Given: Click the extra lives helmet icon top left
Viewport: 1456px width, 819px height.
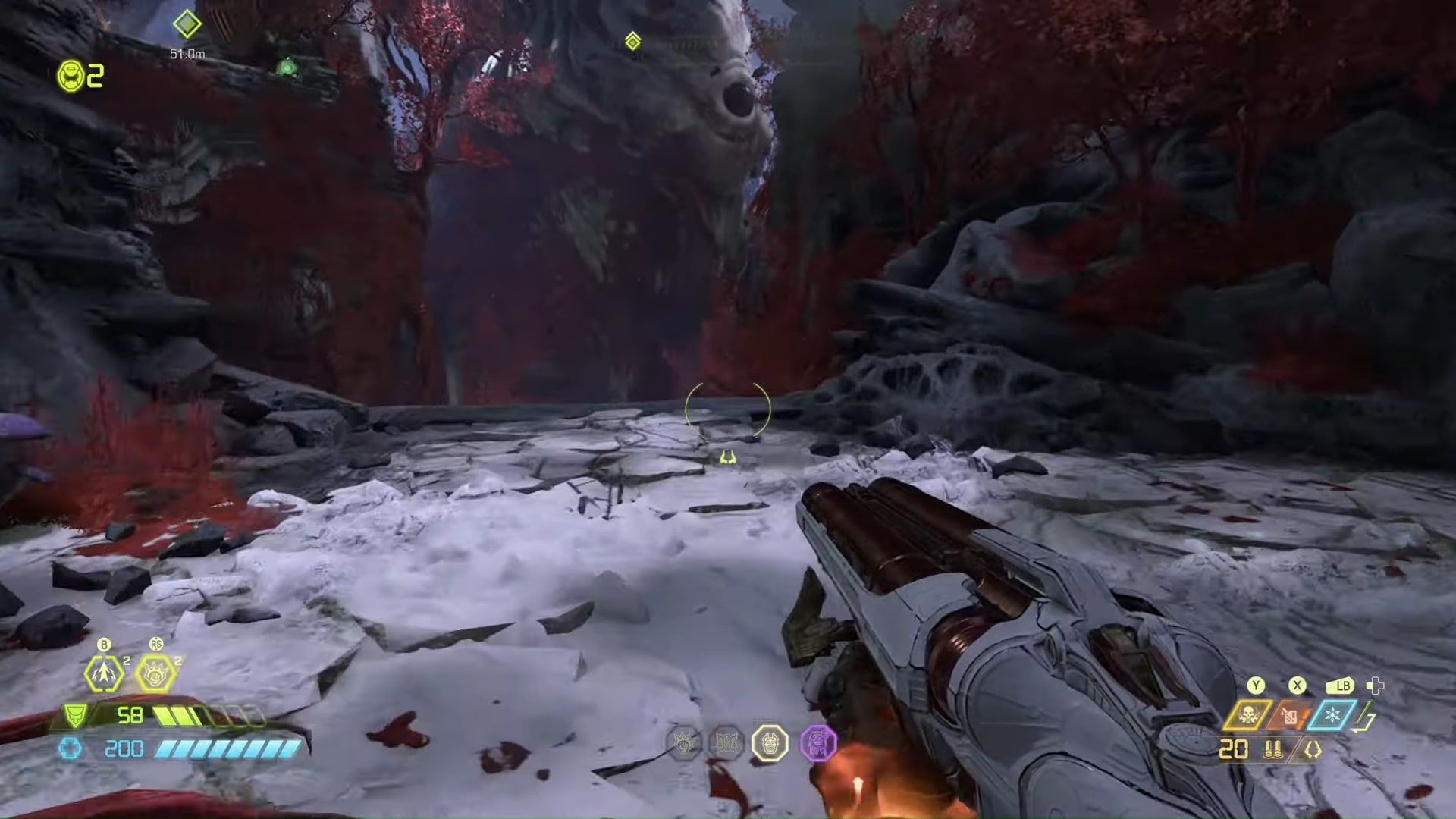Looking at the screenshot, I should click(x=71, y=75).
